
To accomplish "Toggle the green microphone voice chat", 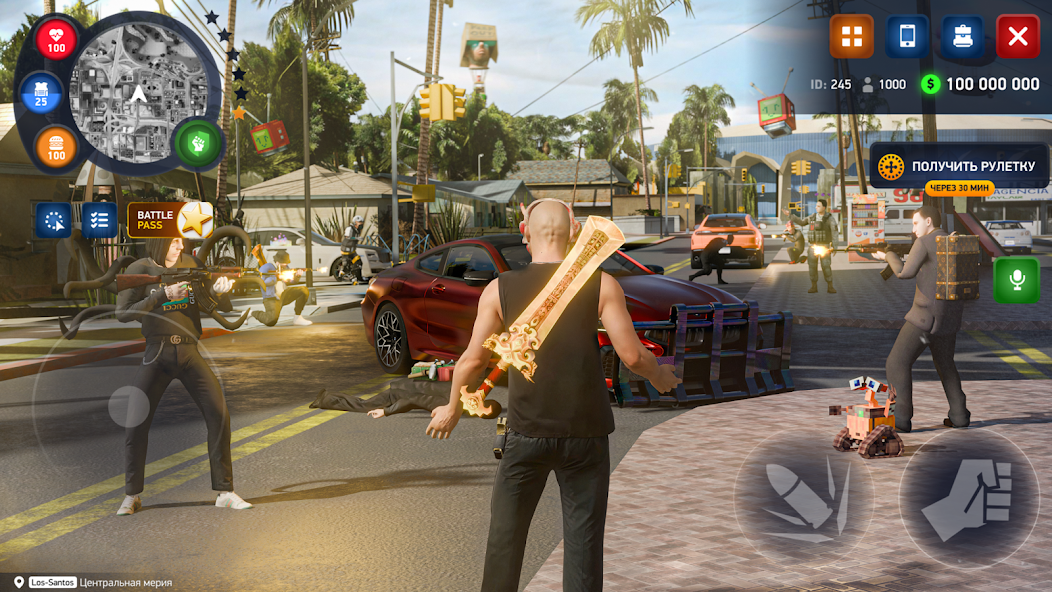I will pyautogui.click(x=1016, y=281).
